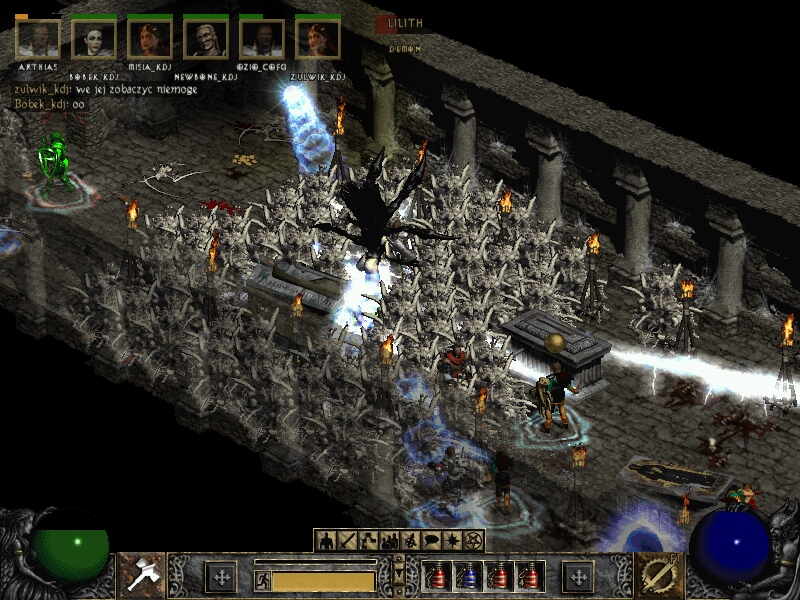Screen dimensions: 800x600
Task: Open the game menu pentagram icon
Action: point(473,541)
